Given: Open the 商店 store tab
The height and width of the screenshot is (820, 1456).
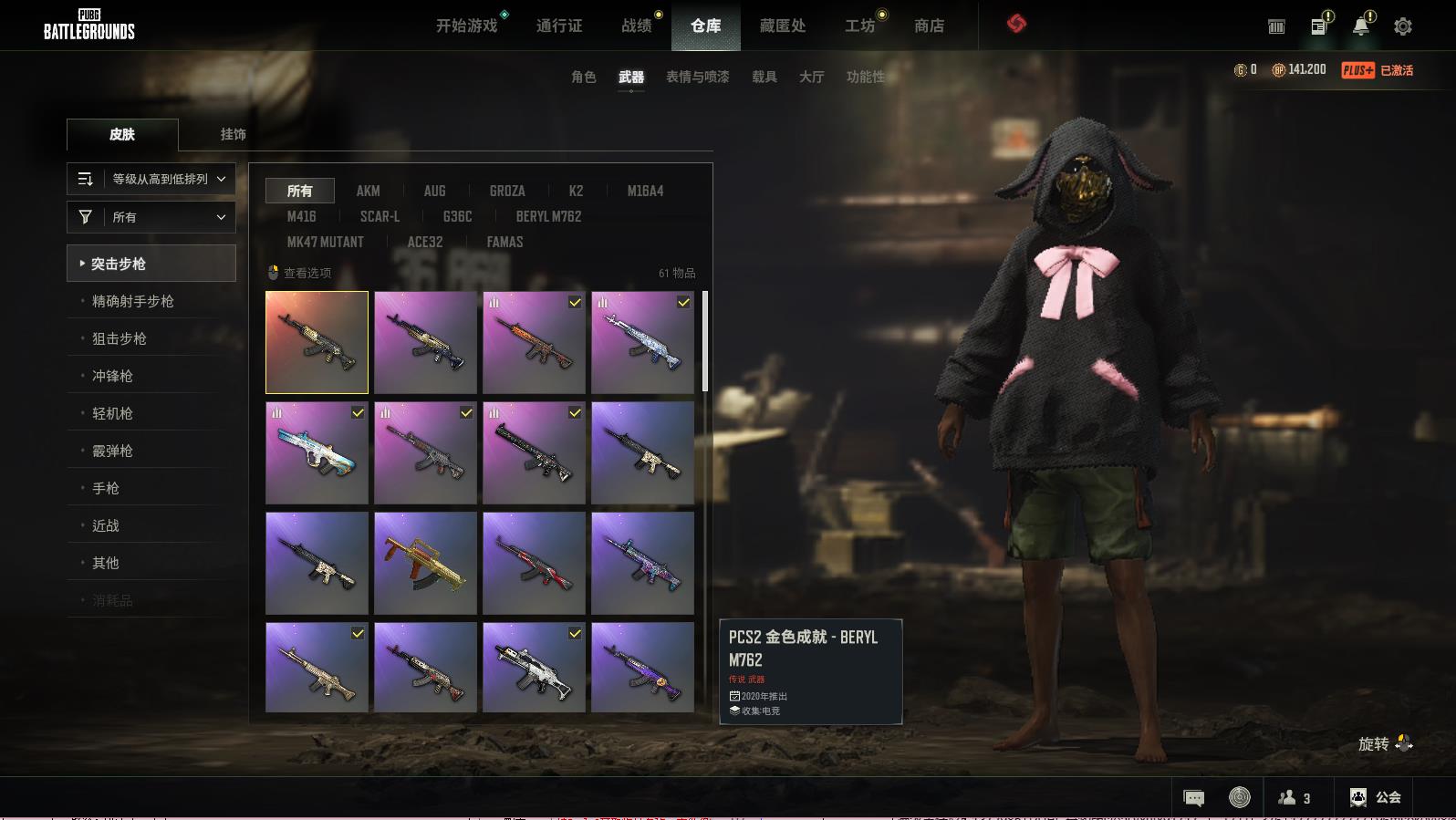Looking at the screenshot, I should 929,26.
